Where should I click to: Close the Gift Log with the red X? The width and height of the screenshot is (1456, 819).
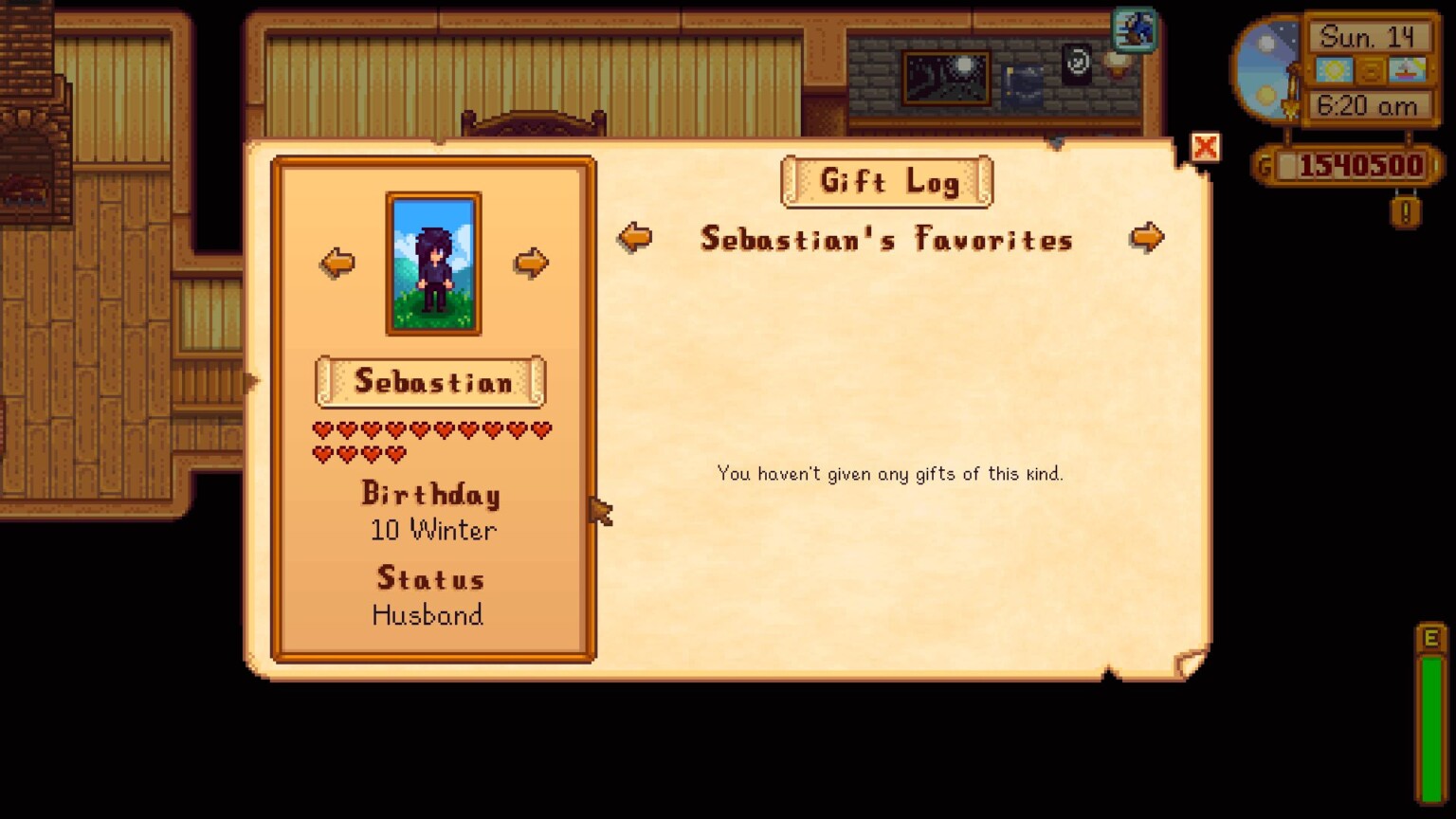pyautogui.click(x=1205, y=148)
